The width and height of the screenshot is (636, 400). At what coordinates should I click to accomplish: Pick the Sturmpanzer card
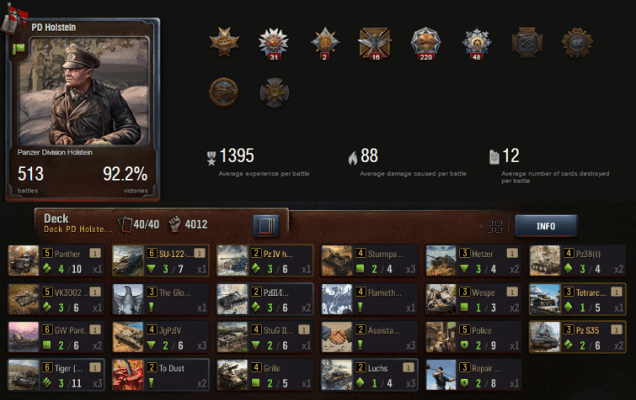(x=369, y=260)
